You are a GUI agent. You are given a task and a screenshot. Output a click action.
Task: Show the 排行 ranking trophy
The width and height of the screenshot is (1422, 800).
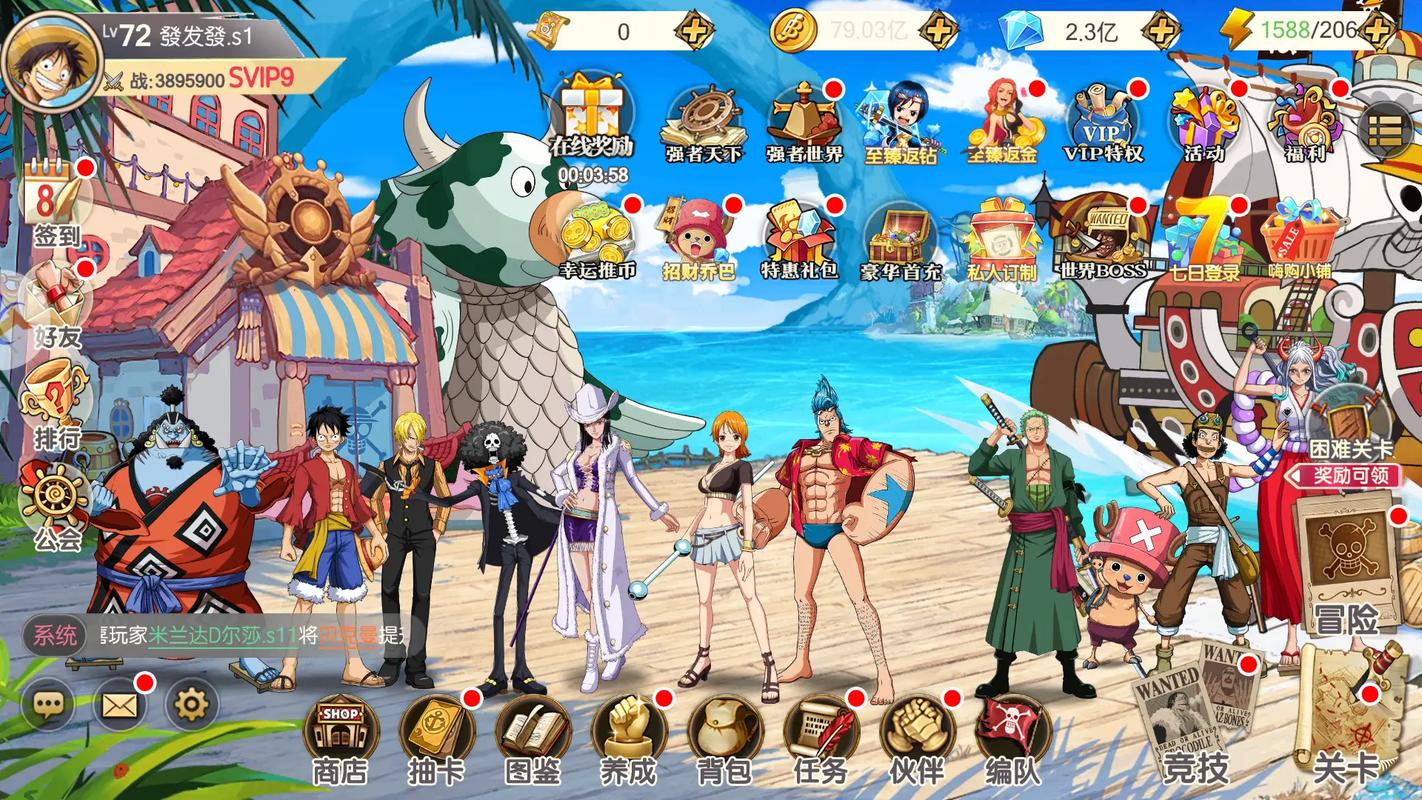coord(56,398)
